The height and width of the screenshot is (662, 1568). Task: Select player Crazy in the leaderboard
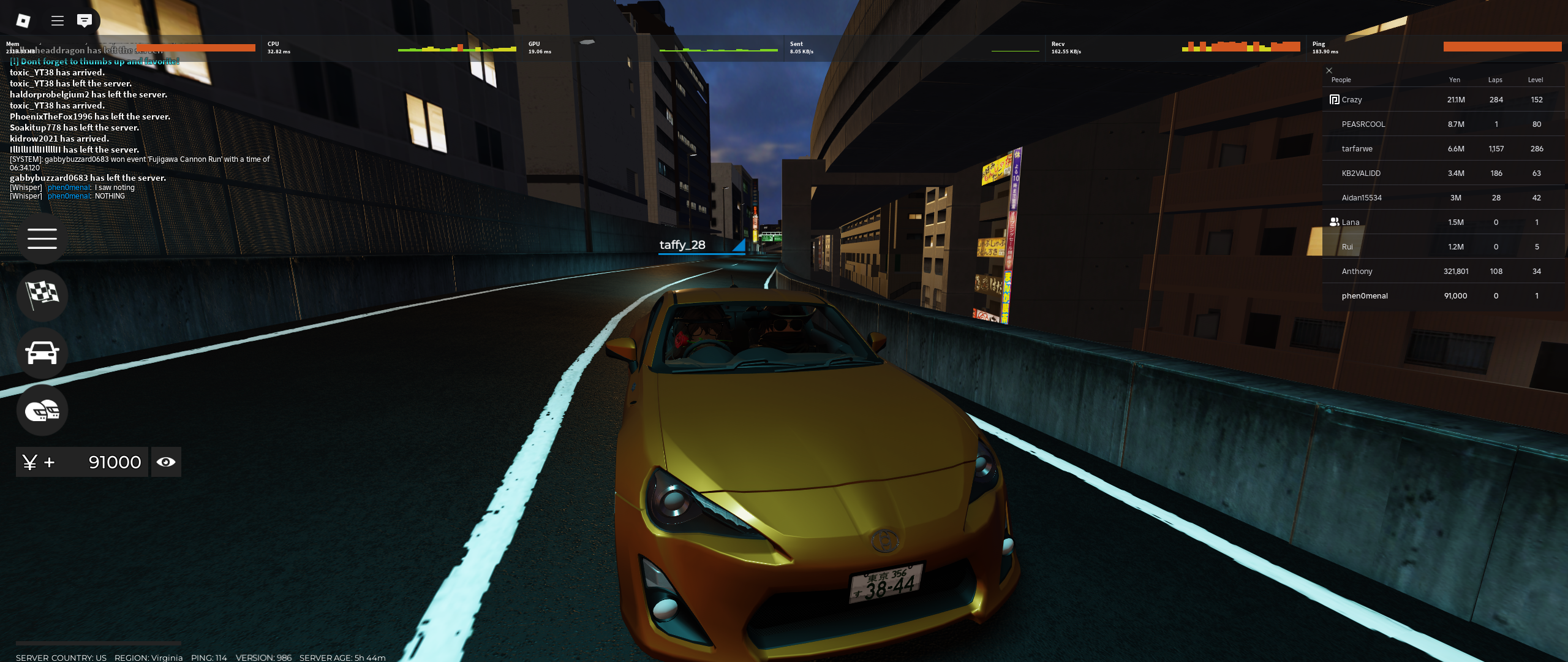(x=1352, y=100)
